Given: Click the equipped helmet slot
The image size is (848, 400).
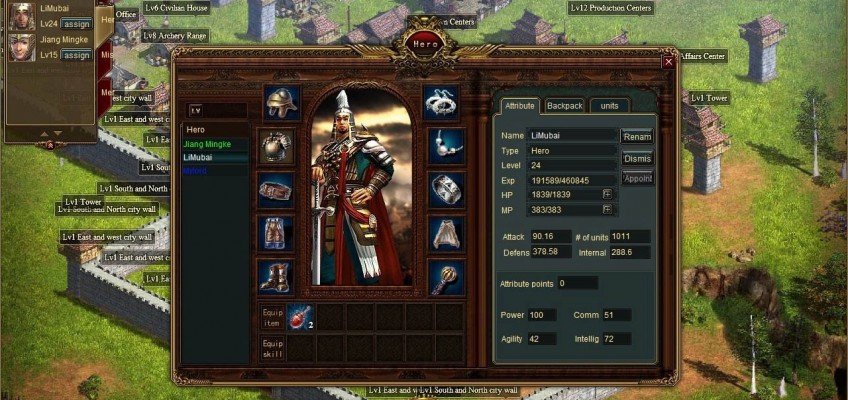Looking at the screenshot, I should click(x=282, y=102).
